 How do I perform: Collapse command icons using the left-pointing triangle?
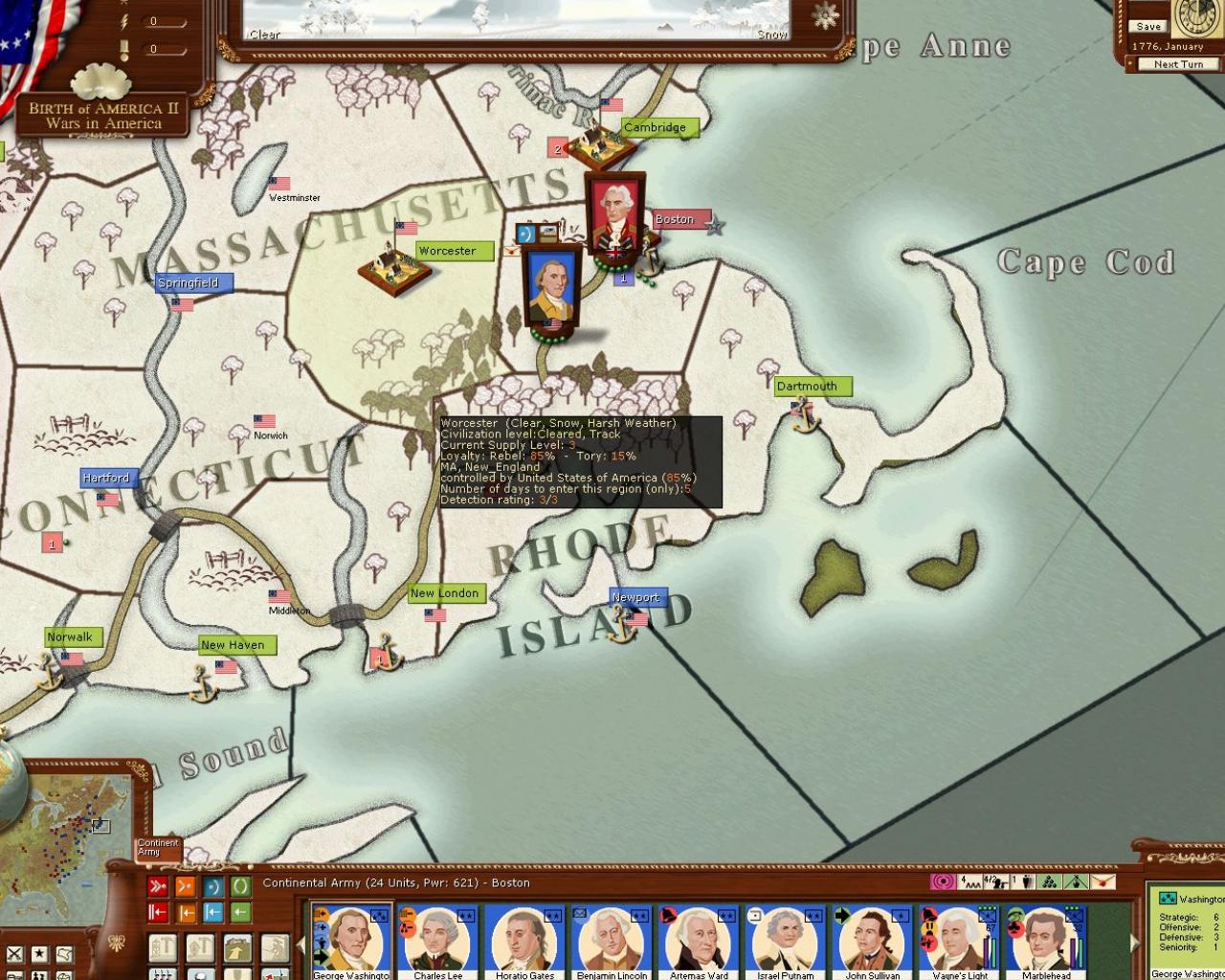pyautogui.click(x=302, y=947)
